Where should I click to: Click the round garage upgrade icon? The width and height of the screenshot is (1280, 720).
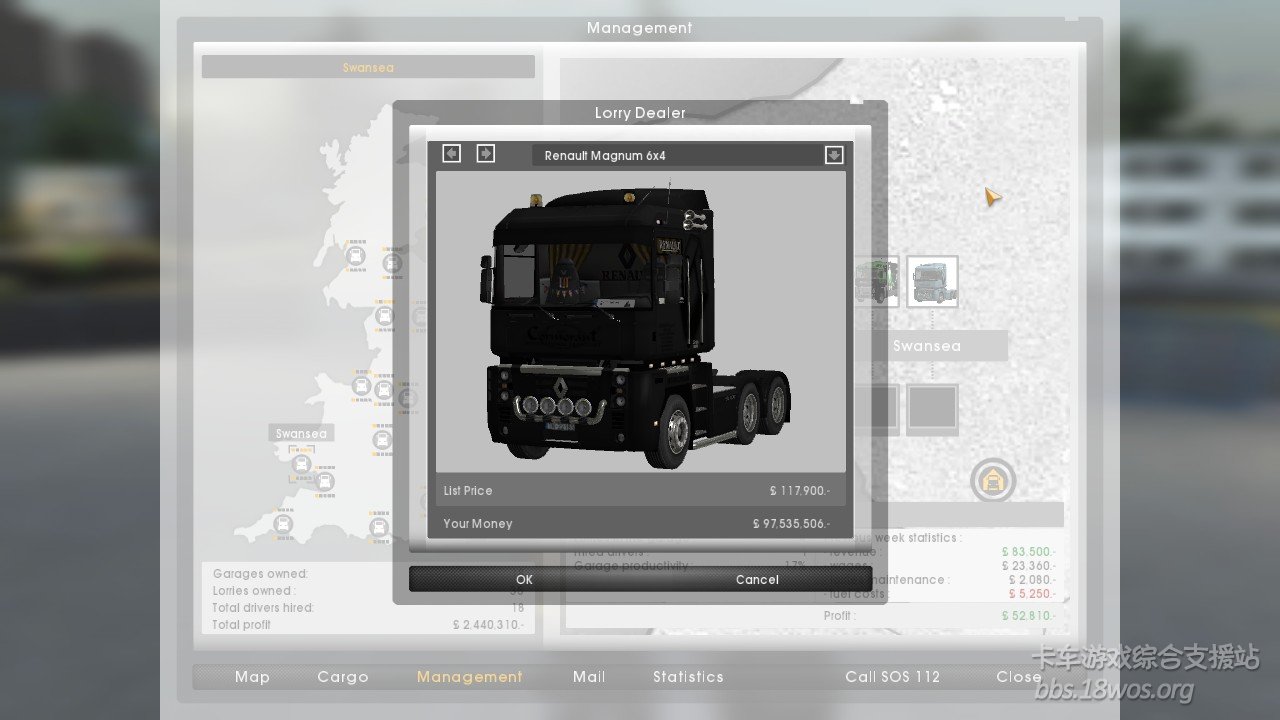pos(993,481)
